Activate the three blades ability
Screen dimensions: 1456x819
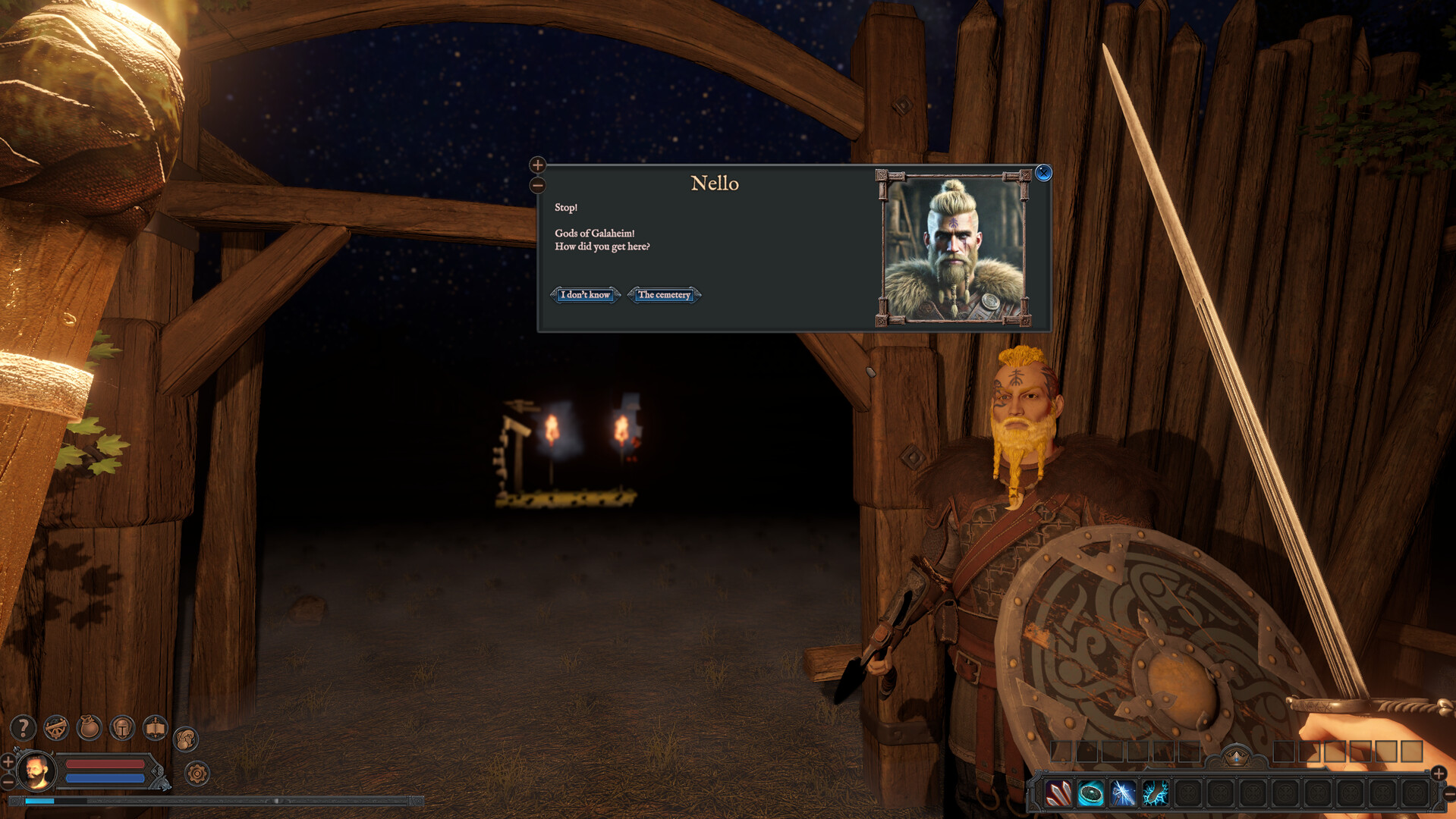1058,794
